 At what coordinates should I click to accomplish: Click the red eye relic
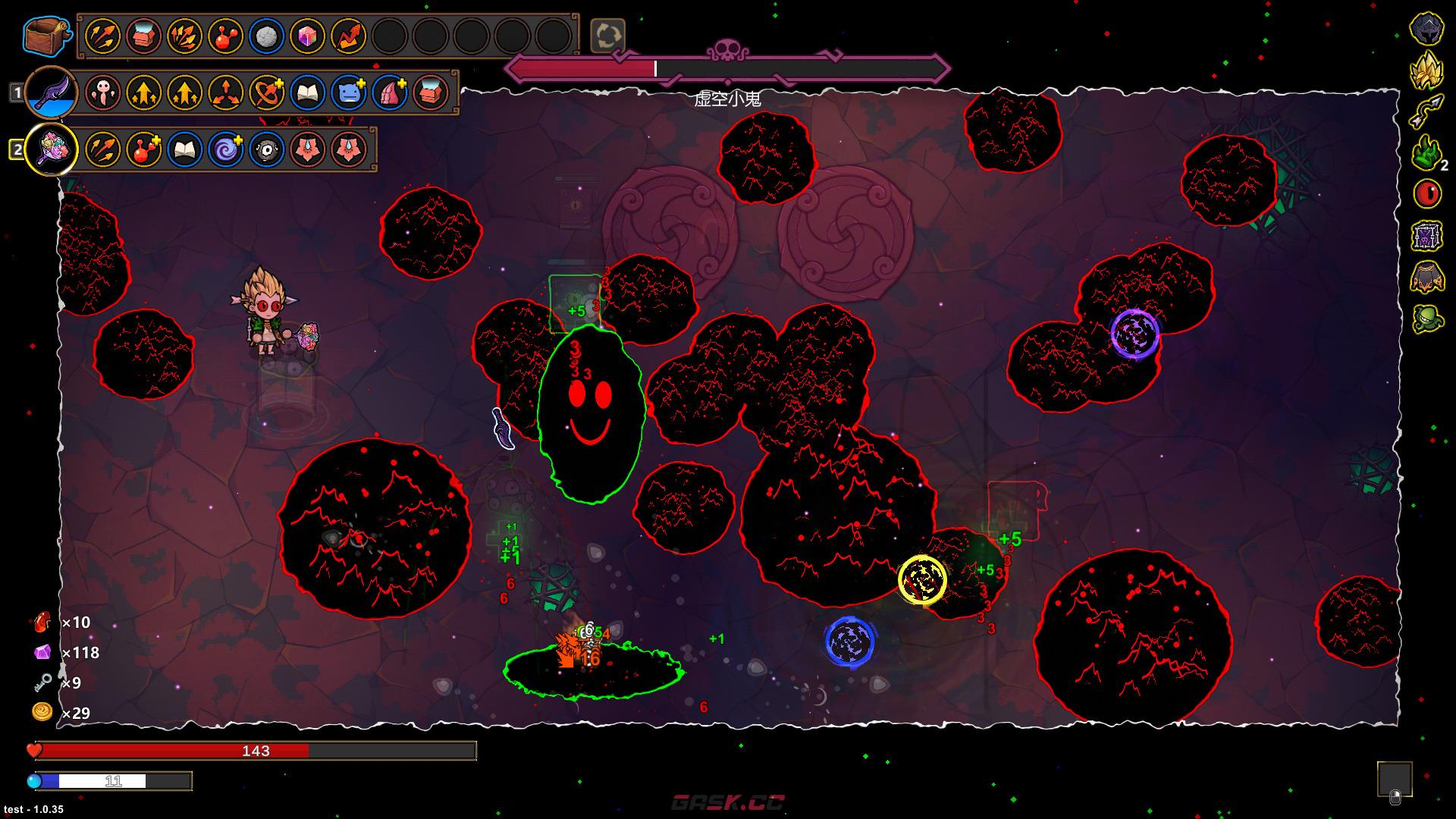tap(1426, 194)
